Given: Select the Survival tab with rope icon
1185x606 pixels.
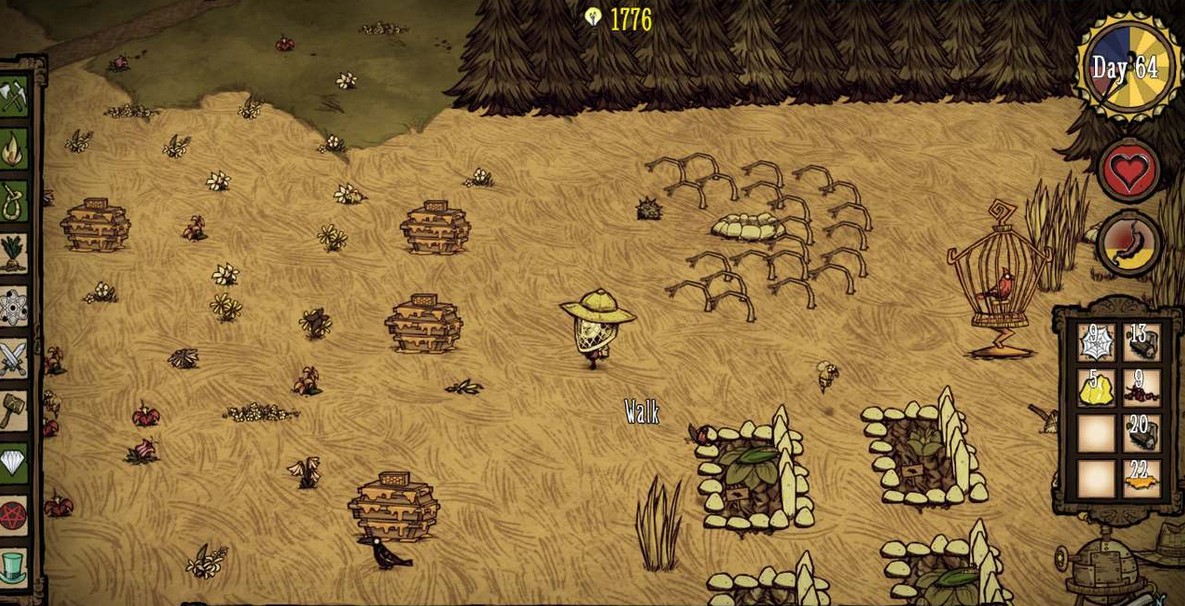Looking at the screenshot, I should [14, 201].
